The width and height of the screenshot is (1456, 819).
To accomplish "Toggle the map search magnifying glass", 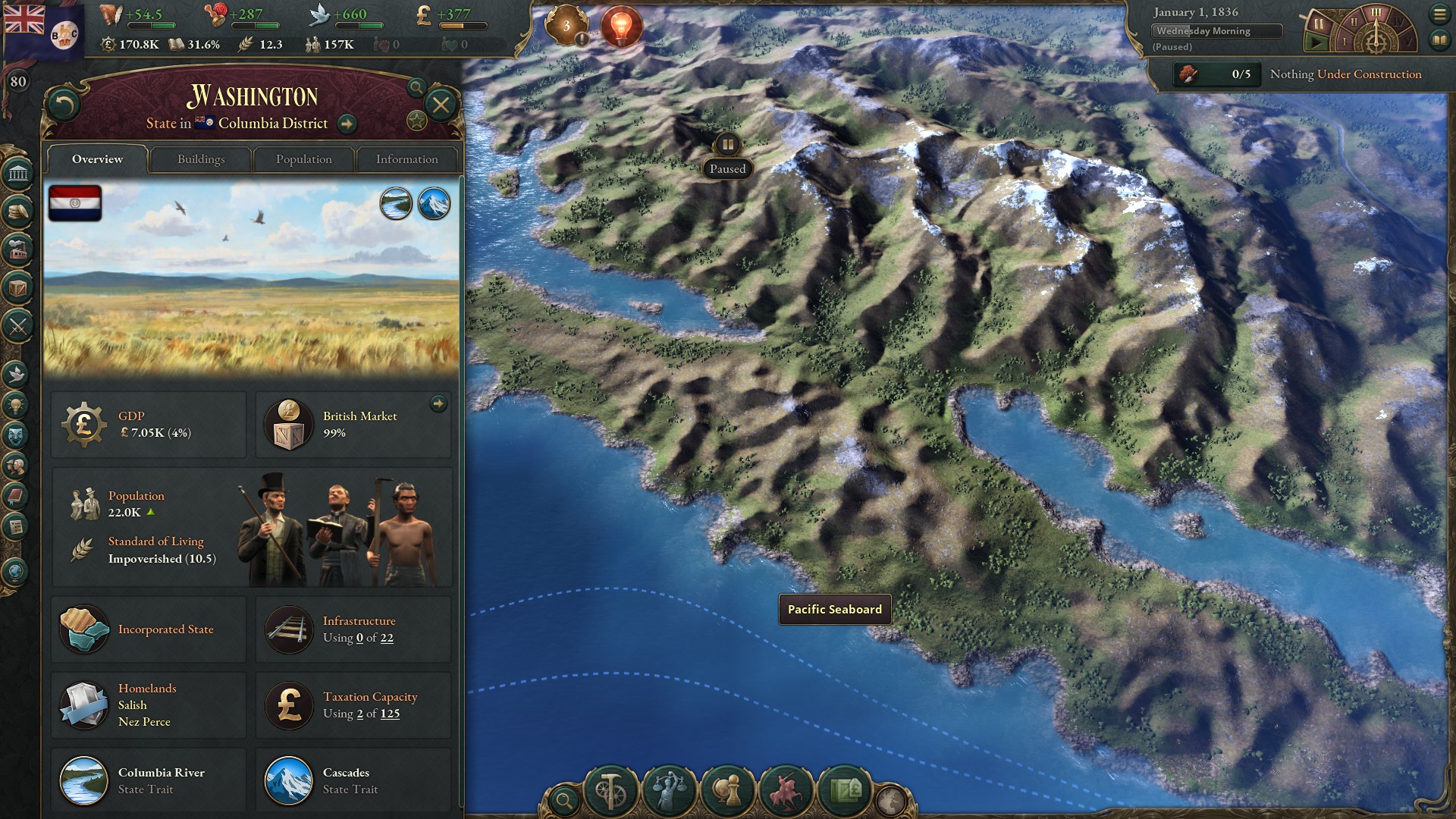I will point(564,800).
